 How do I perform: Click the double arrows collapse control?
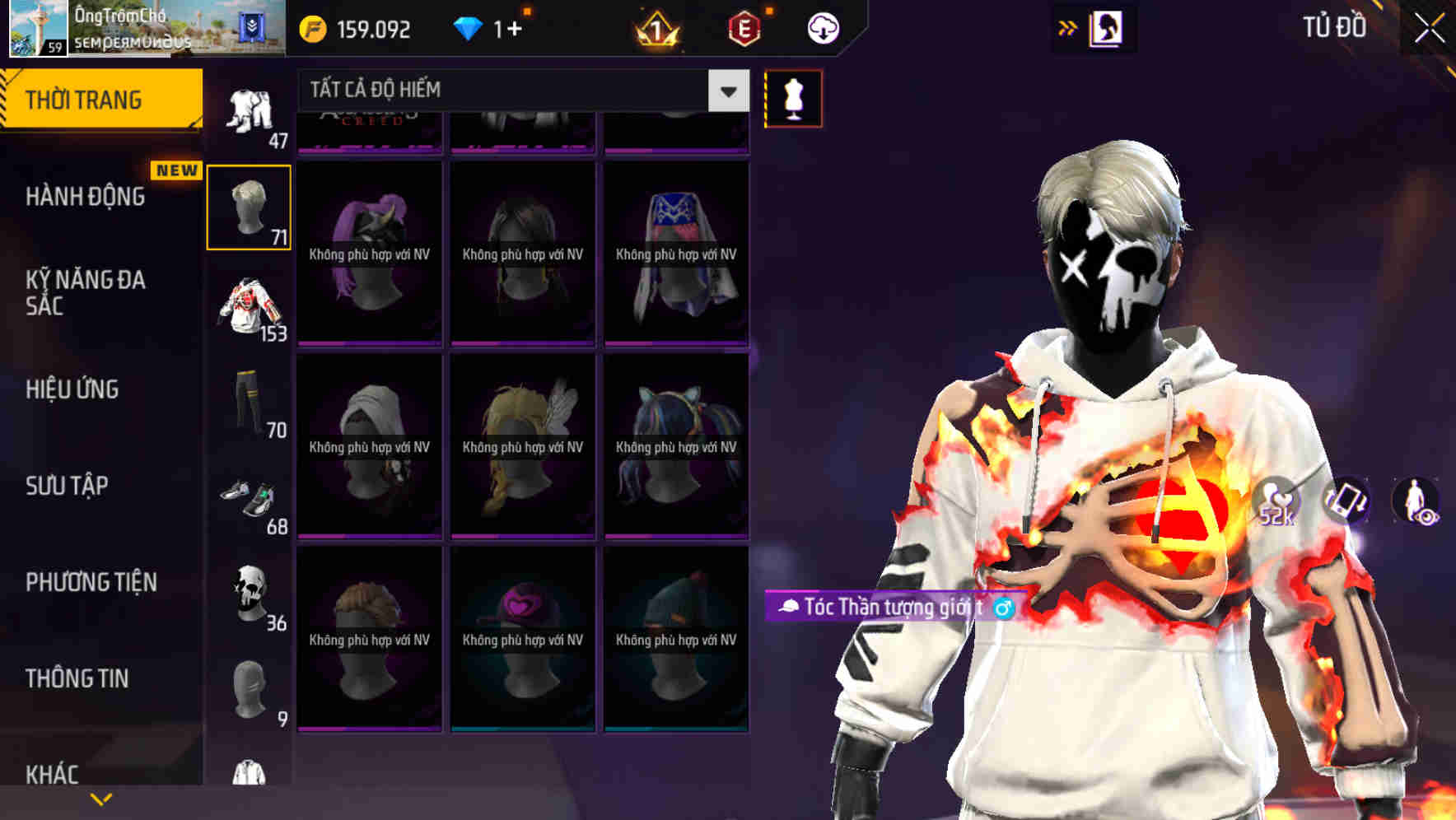coord(1068,27)
